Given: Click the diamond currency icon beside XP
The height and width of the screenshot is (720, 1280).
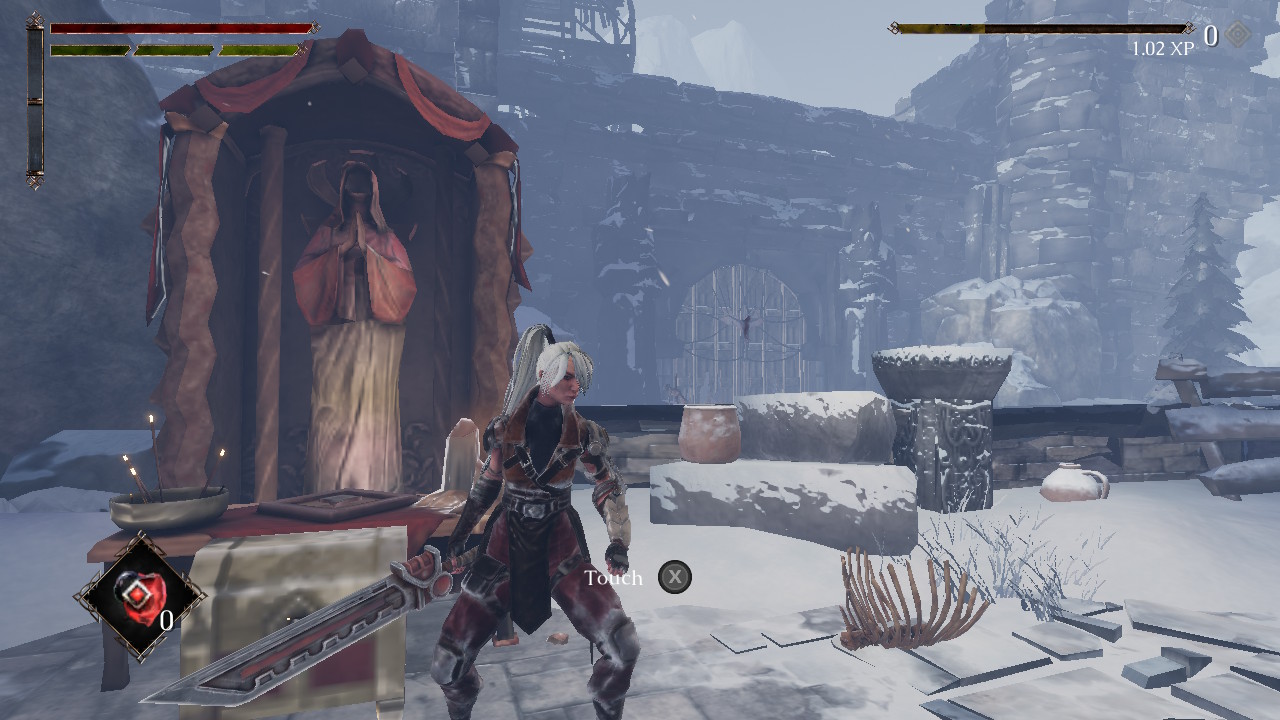Looking at the screenshot, I should (1238, 35).
